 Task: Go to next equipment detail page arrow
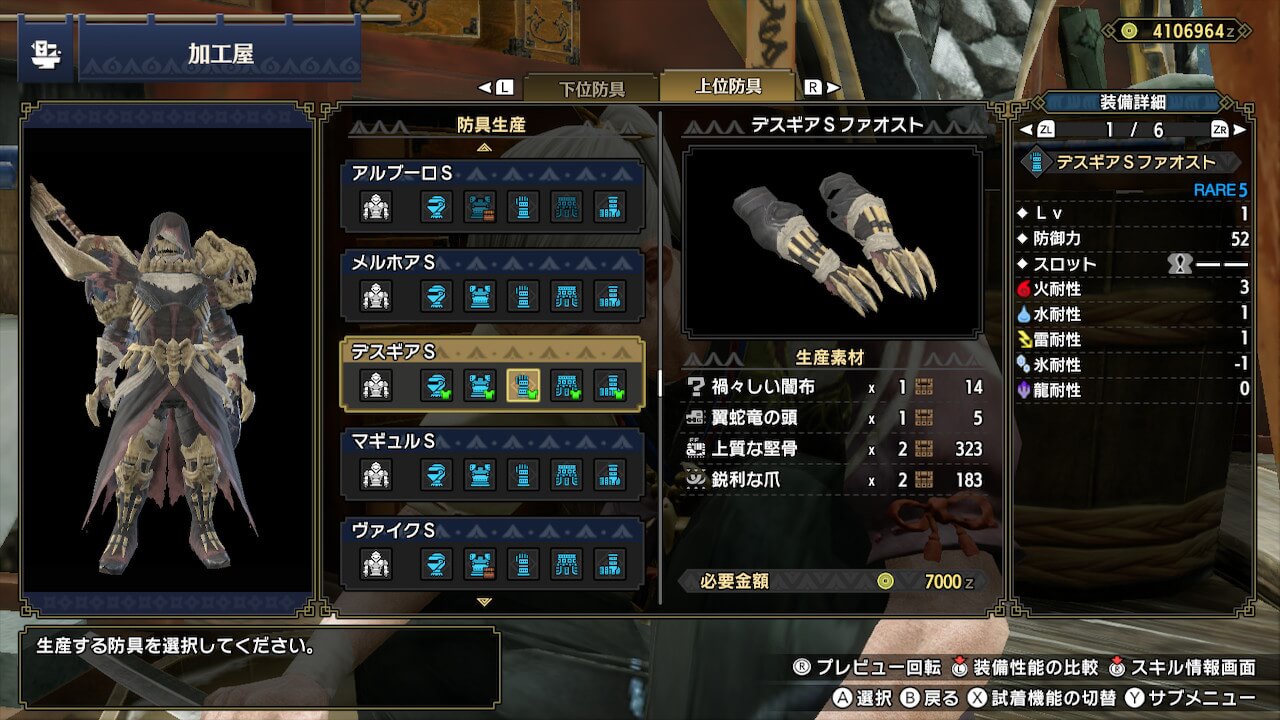coord(1241,130)
